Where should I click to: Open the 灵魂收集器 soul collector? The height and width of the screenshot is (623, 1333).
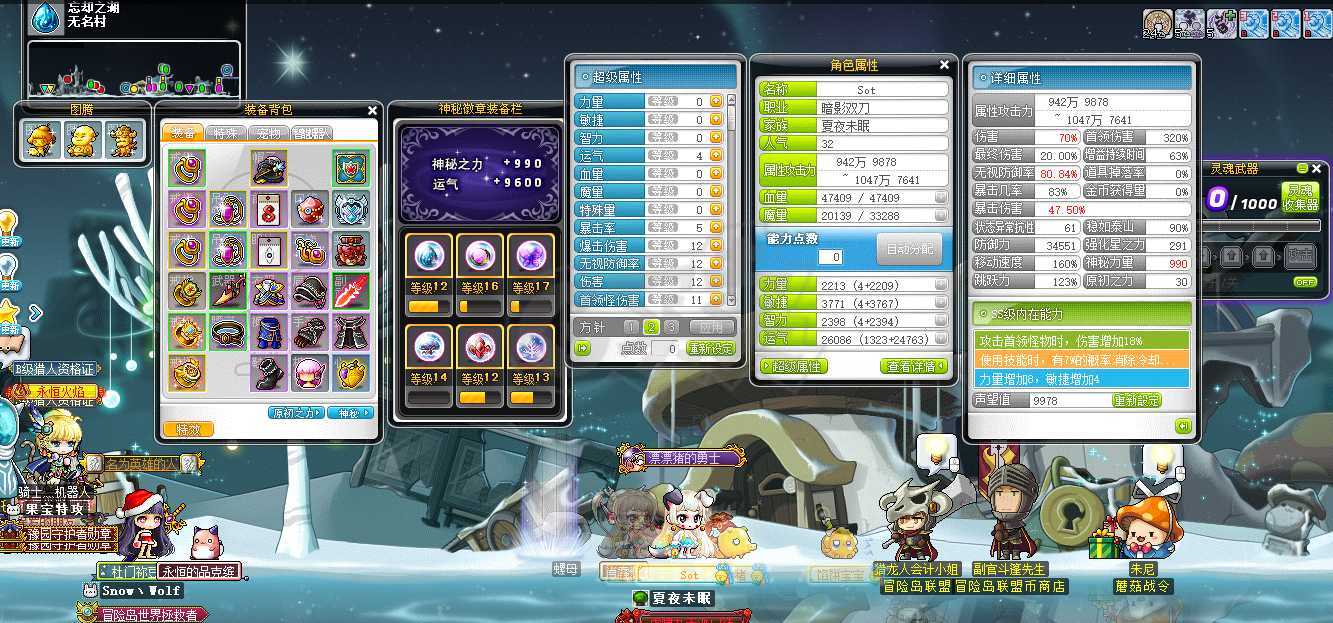(x=1299, y=198)
